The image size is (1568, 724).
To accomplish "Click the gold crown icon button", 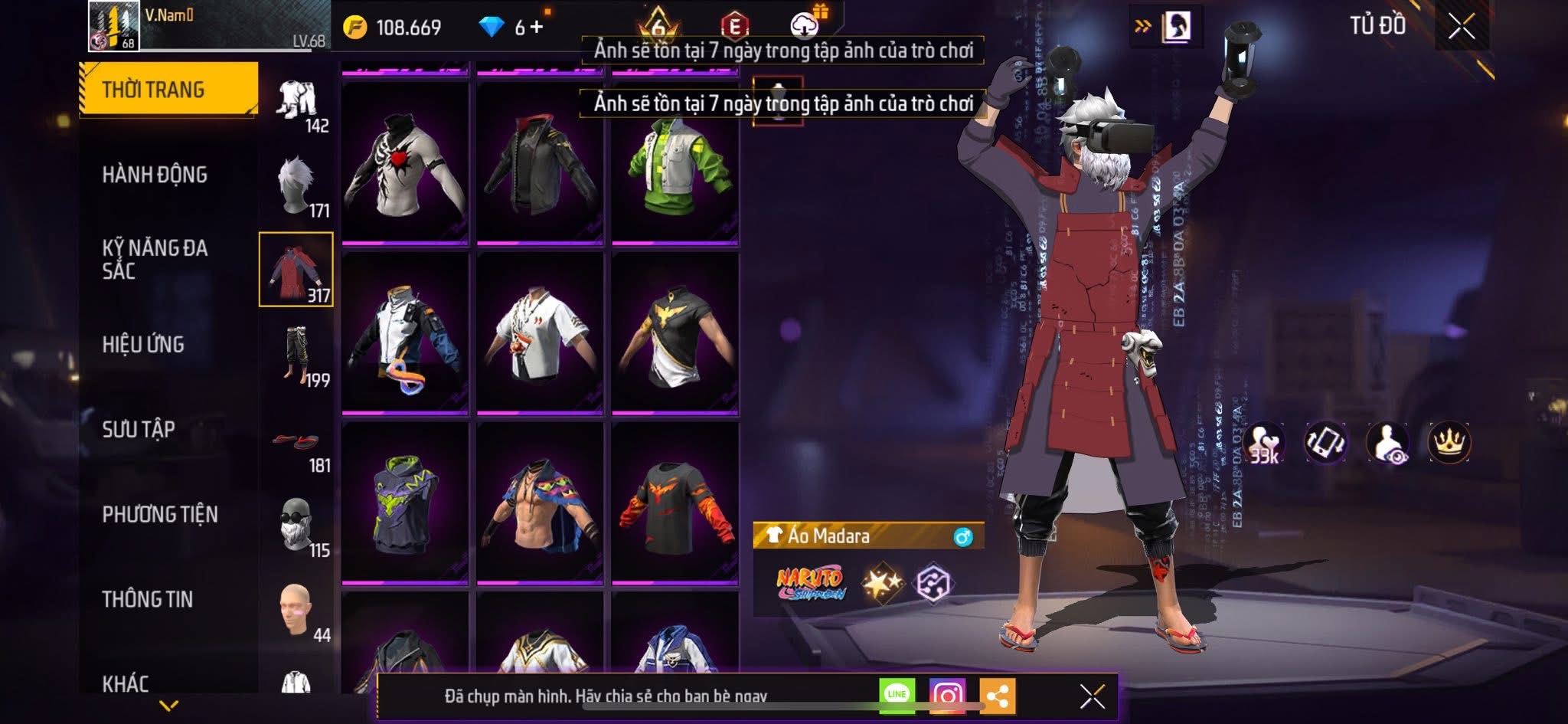I will [x=1449, y=442].
